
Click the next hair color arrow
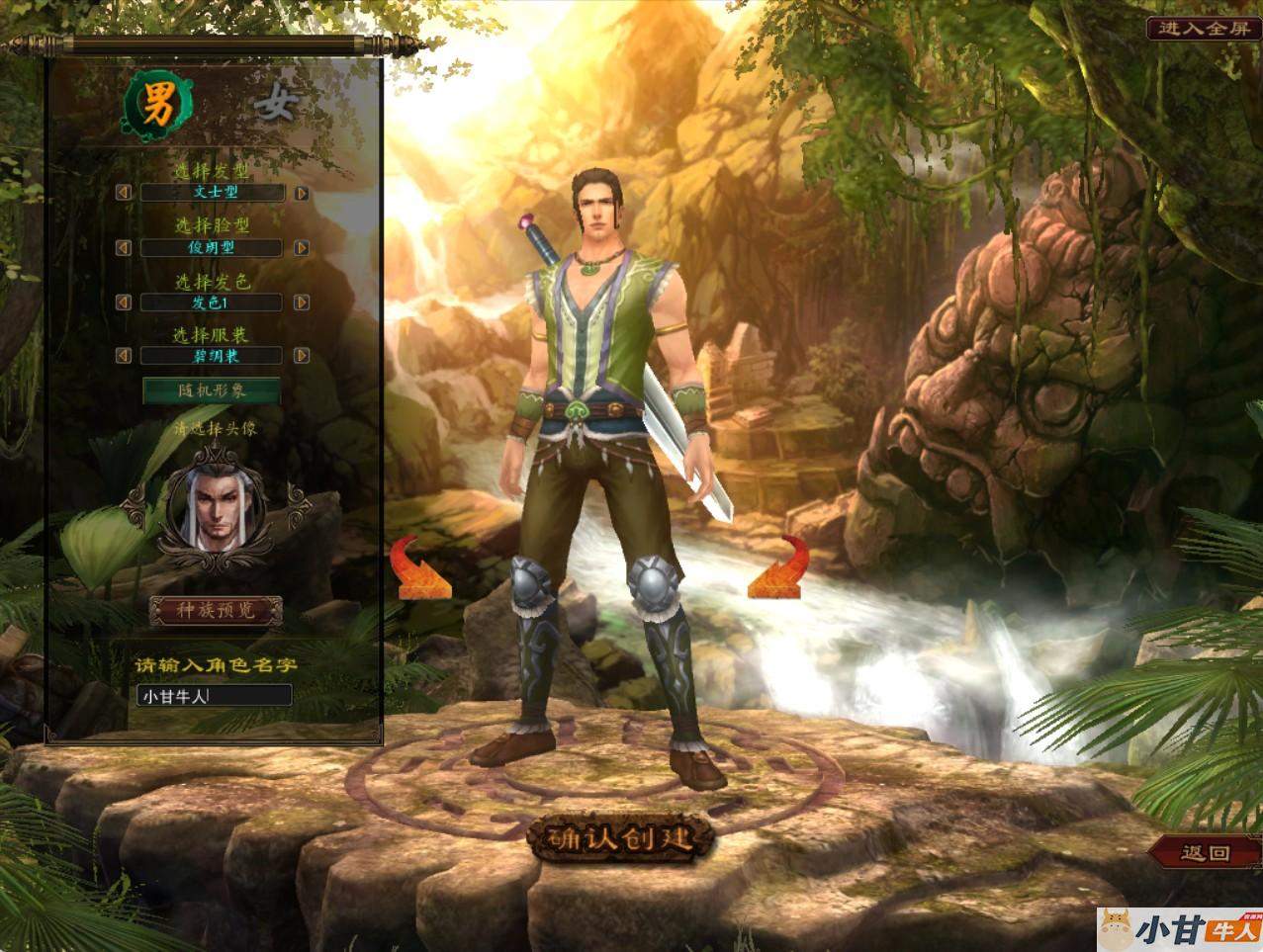click(x=302, y=303)
